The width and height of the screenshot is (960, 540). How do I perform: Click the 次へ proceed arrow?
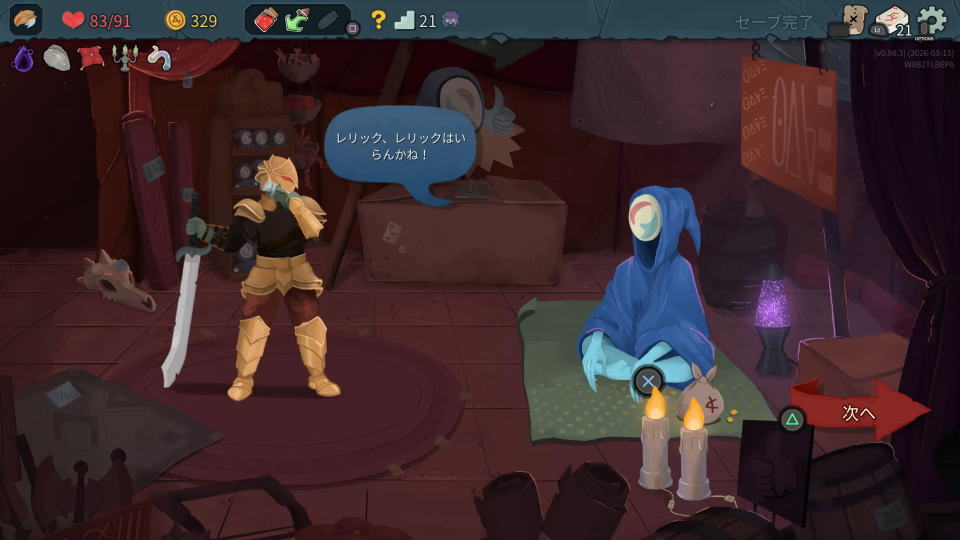(x=860, y=411)
